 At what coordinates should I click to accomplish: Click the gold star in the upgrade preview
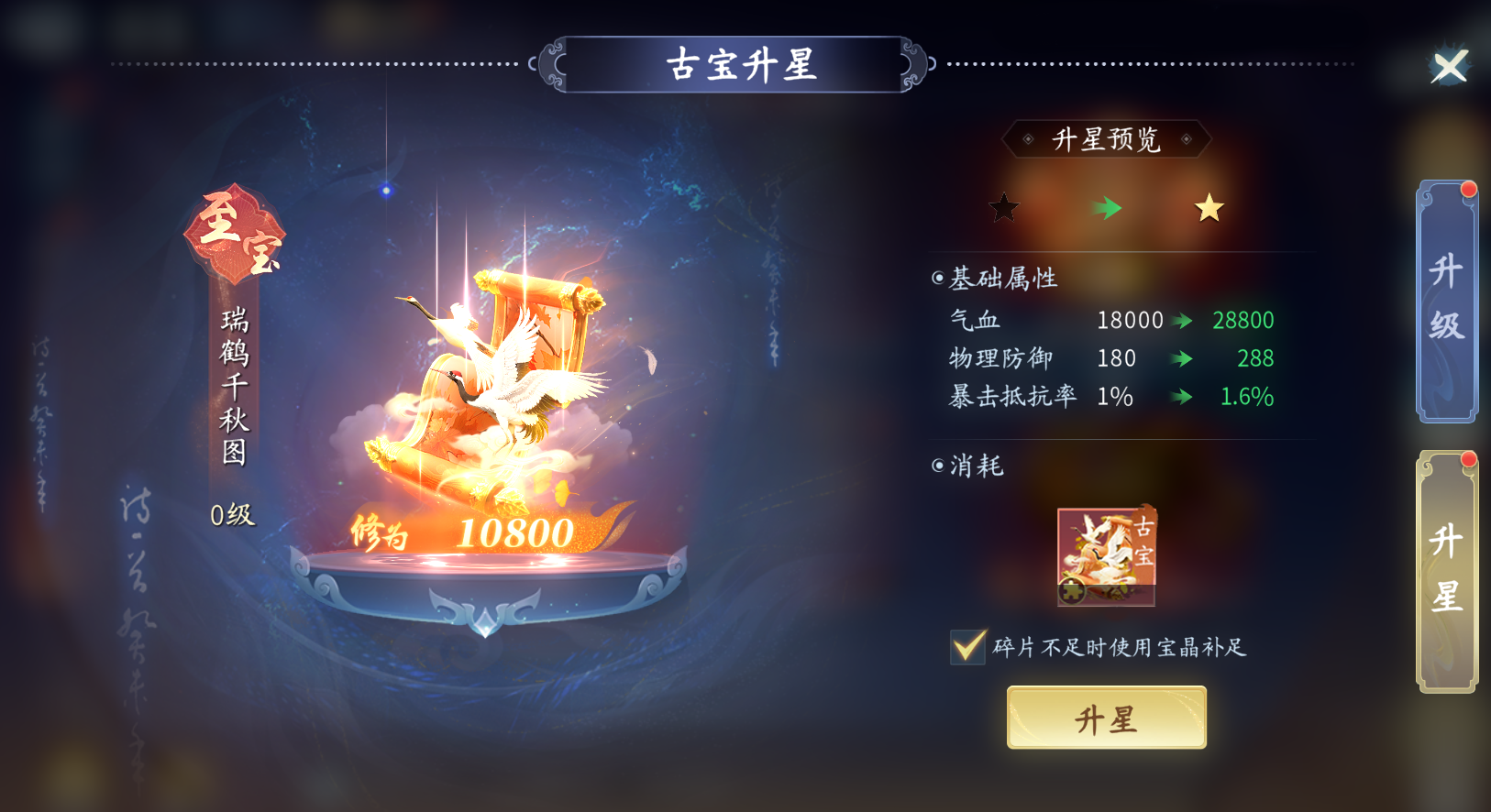[x=1209, y=209]
